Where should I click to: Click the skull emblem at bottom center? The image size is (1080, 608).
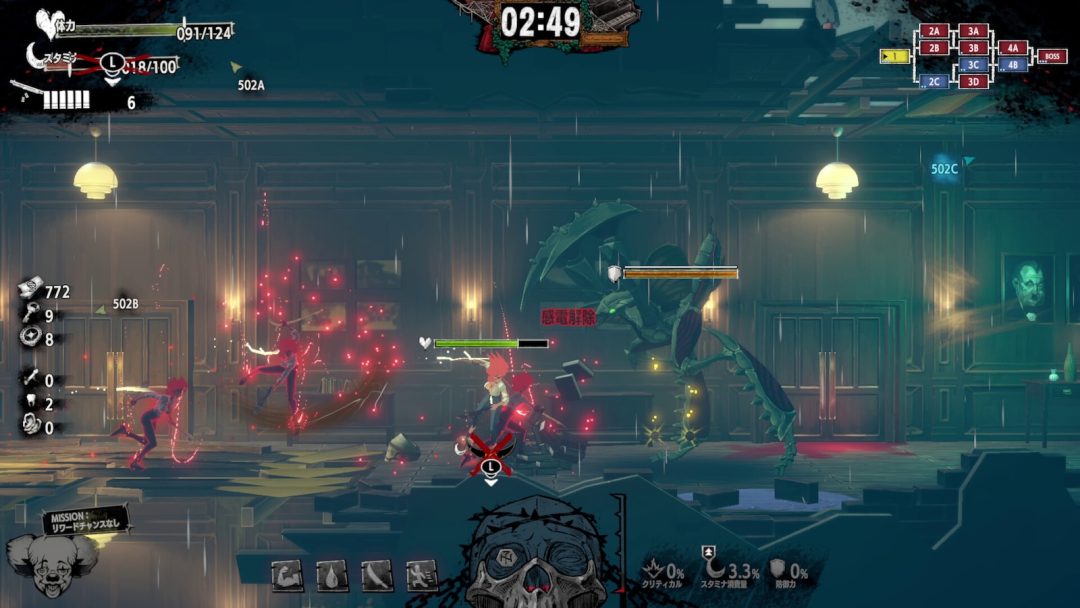click(537, 560)
